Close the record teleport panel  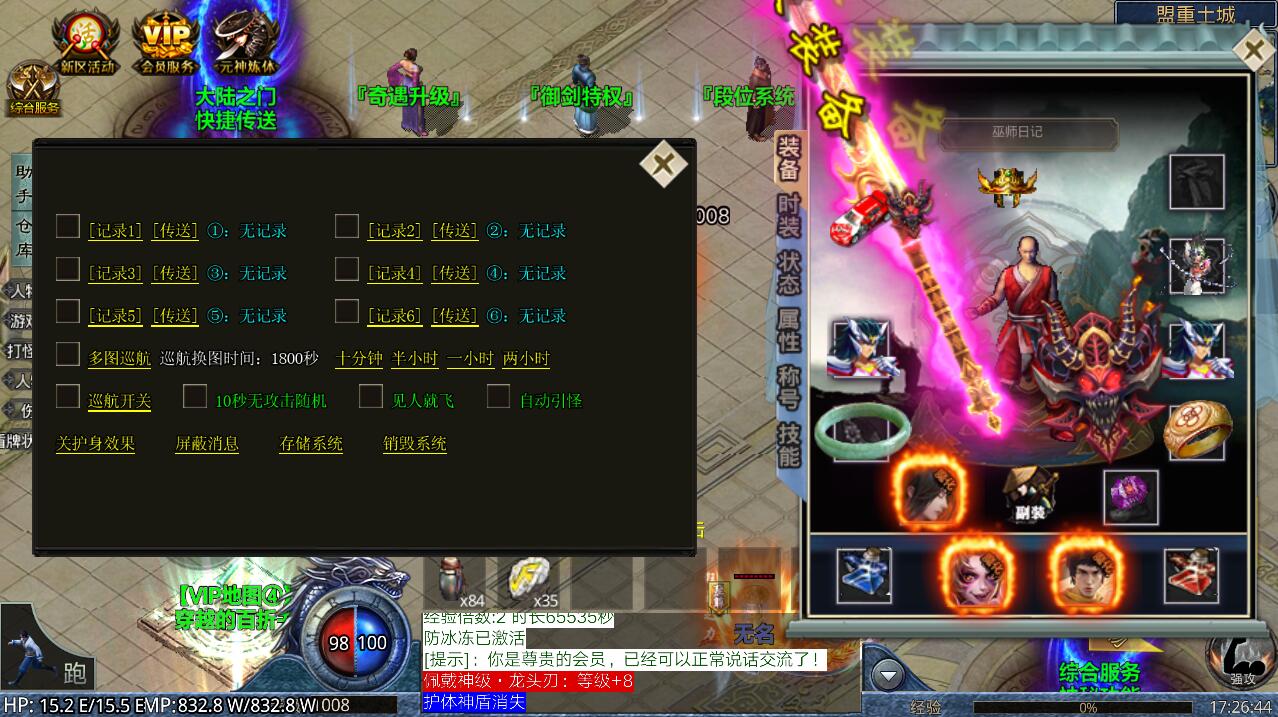coord(663,164)
